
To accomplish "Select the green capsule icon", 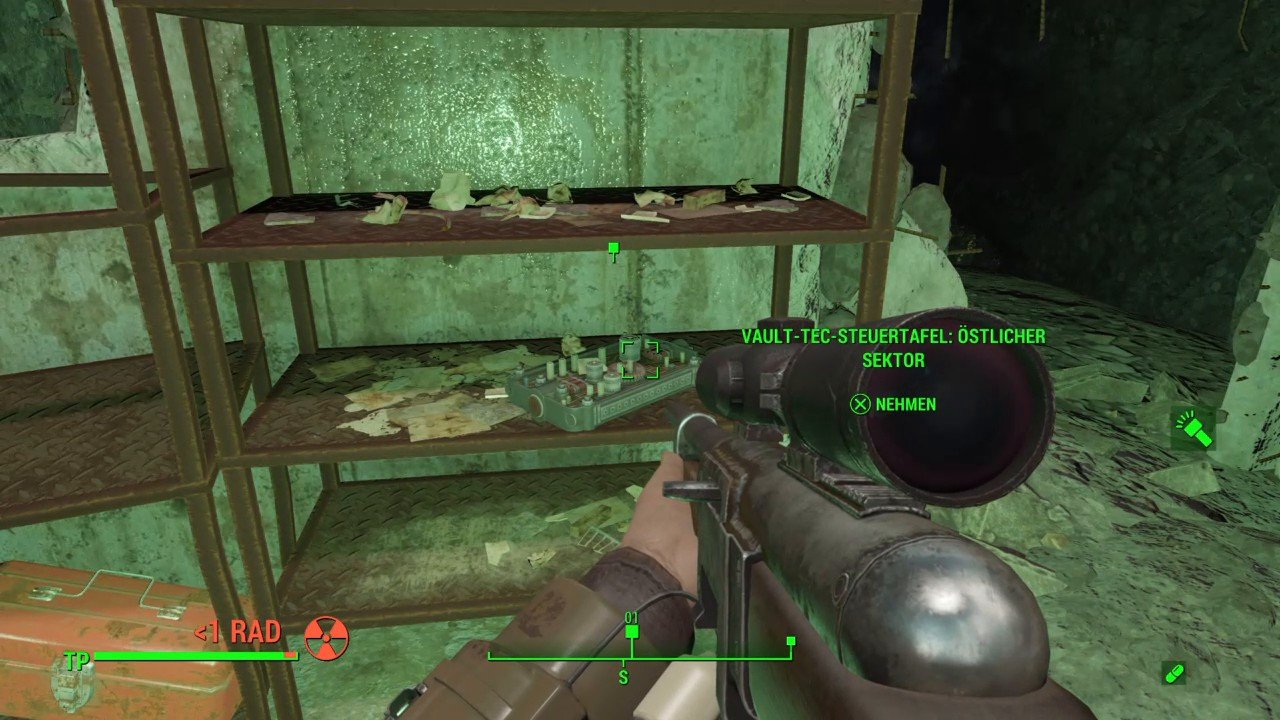I will [1174, 673].
